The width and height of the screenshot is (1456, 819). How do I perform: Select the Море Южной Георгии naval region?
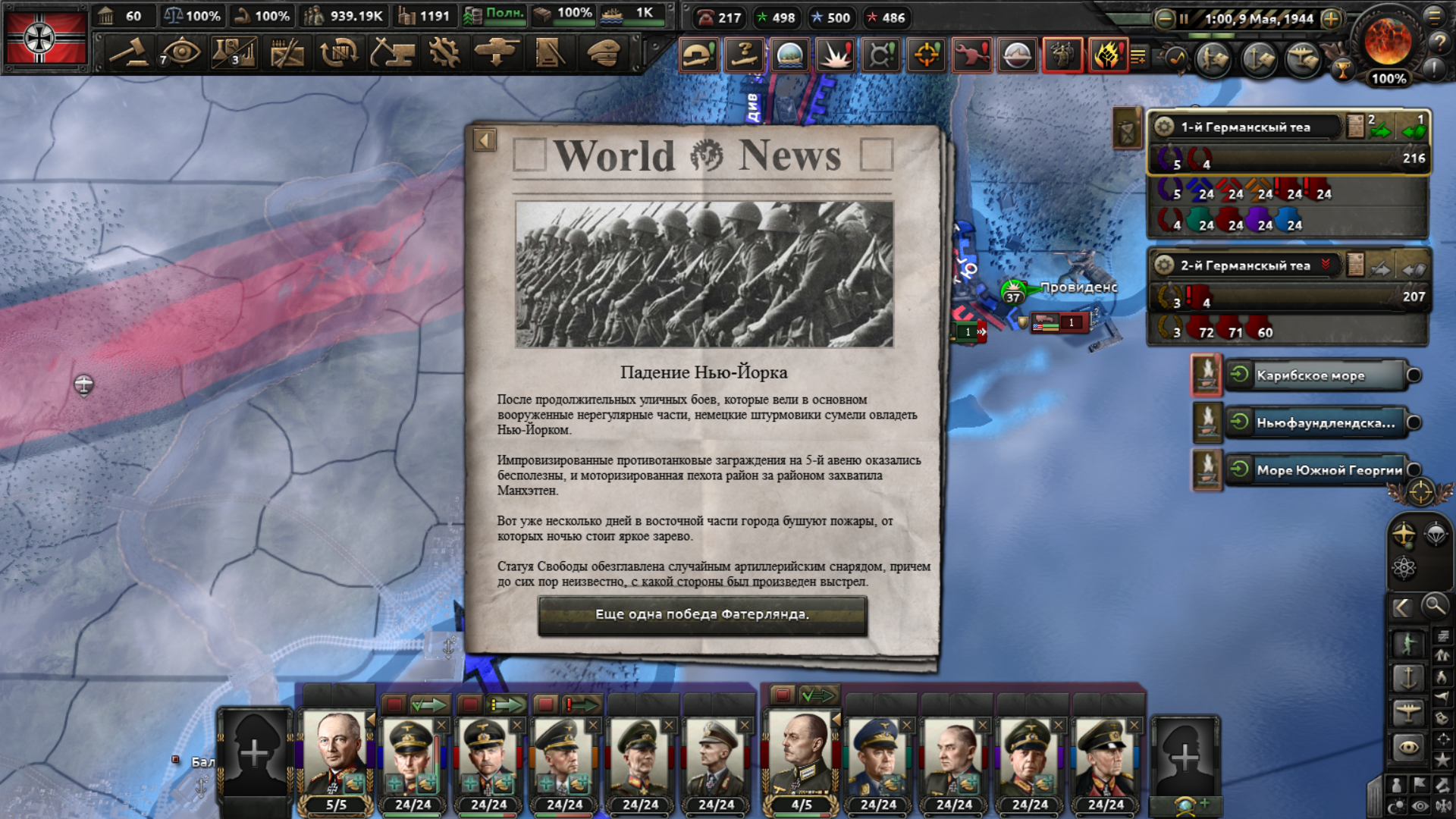pyautogui.click(x=1329, y=470)
